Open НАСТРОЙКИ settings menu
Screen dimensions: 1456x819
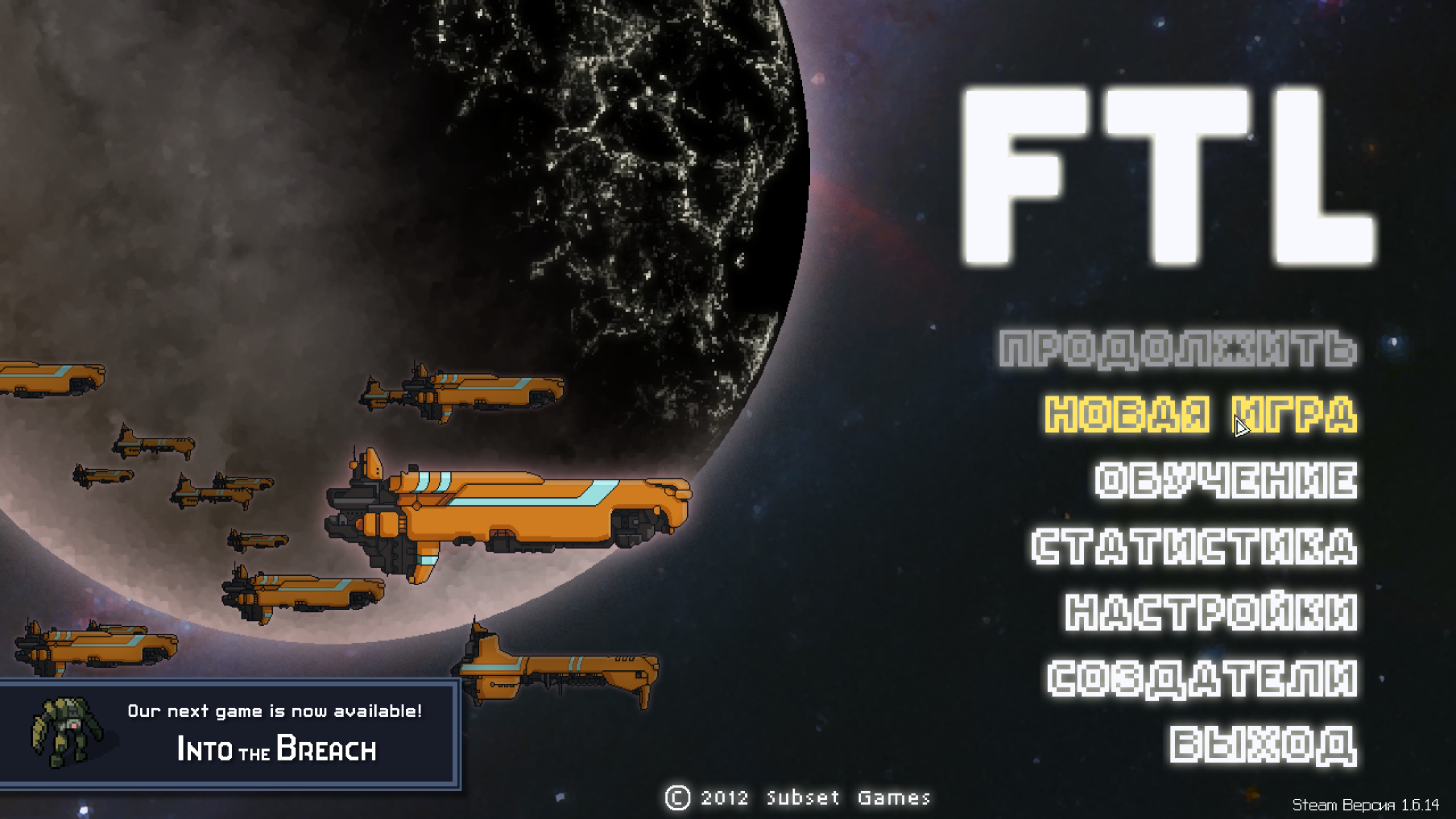[x=1211, y=612]
